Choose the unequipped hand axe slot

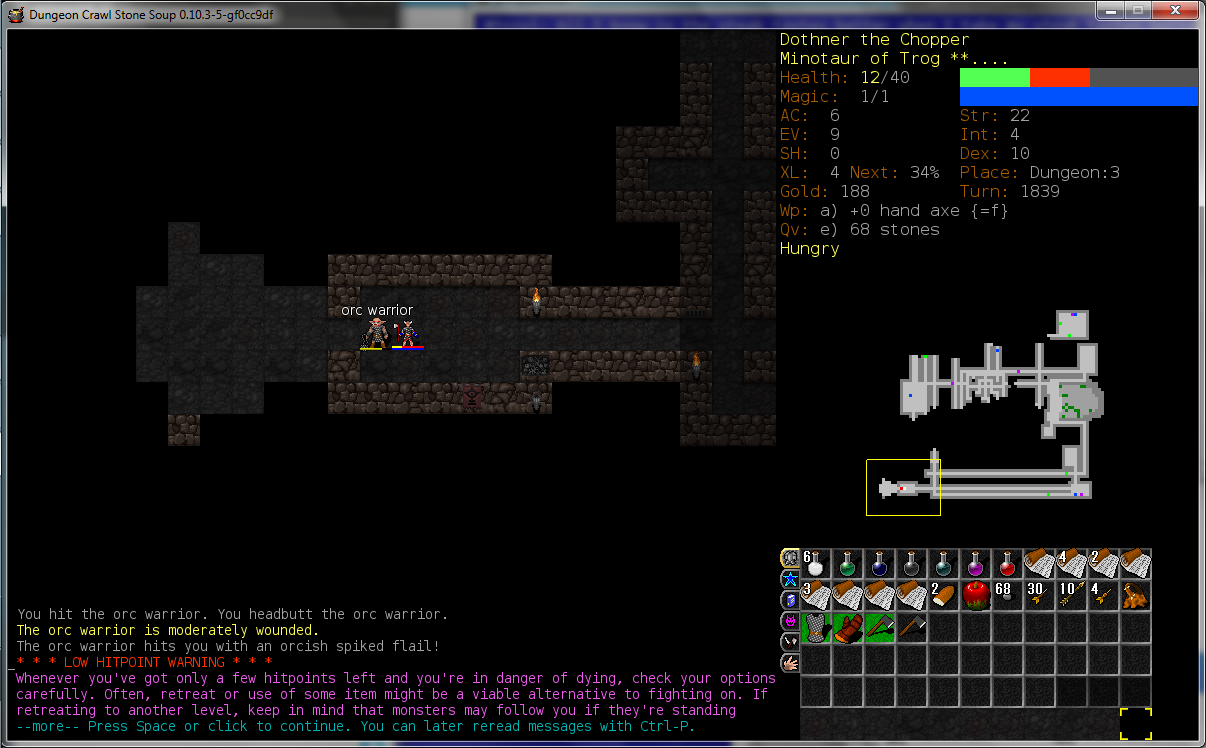[x=912, y=628]
